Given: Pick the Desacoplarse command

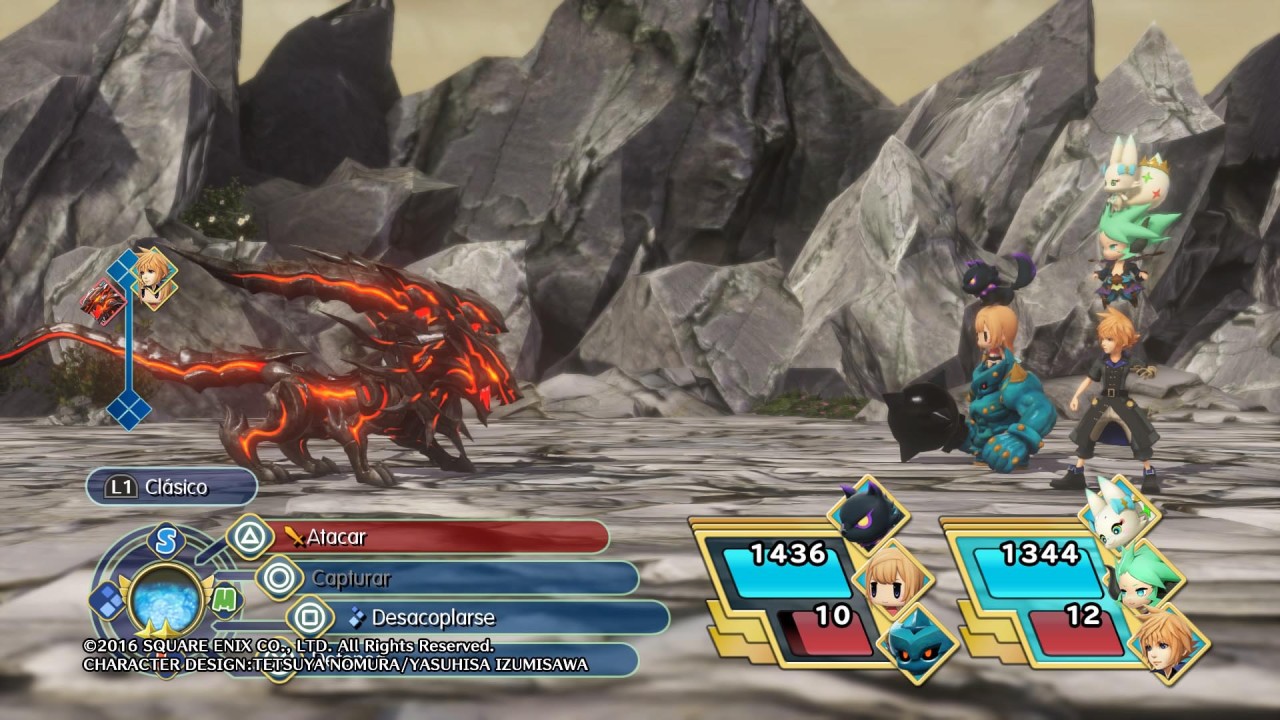Looking at the screenshot, I should coord(480,618).
